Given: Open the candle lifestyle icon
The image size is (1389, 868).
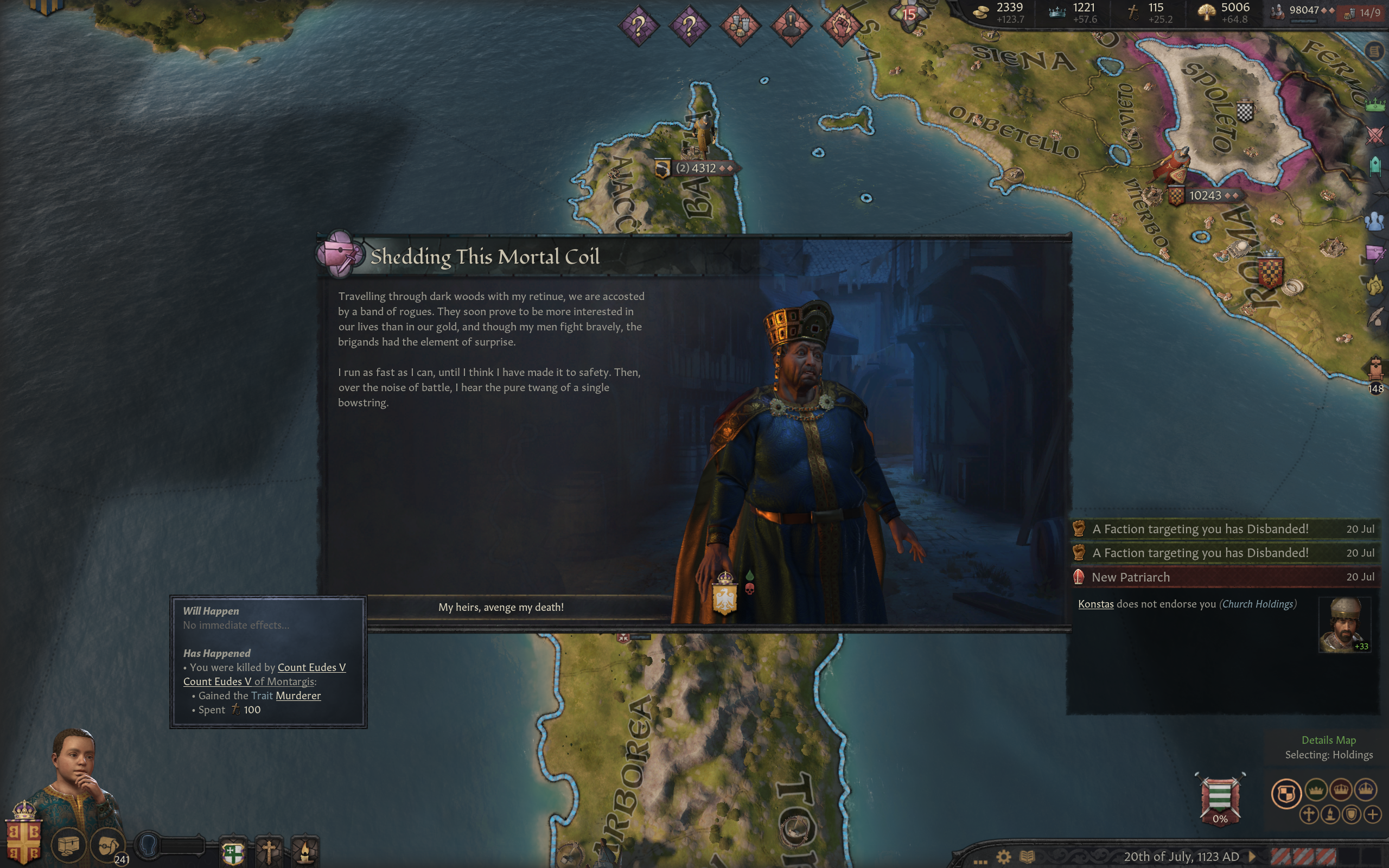Looking at the screenshot, I should click(x=305, y=852).
